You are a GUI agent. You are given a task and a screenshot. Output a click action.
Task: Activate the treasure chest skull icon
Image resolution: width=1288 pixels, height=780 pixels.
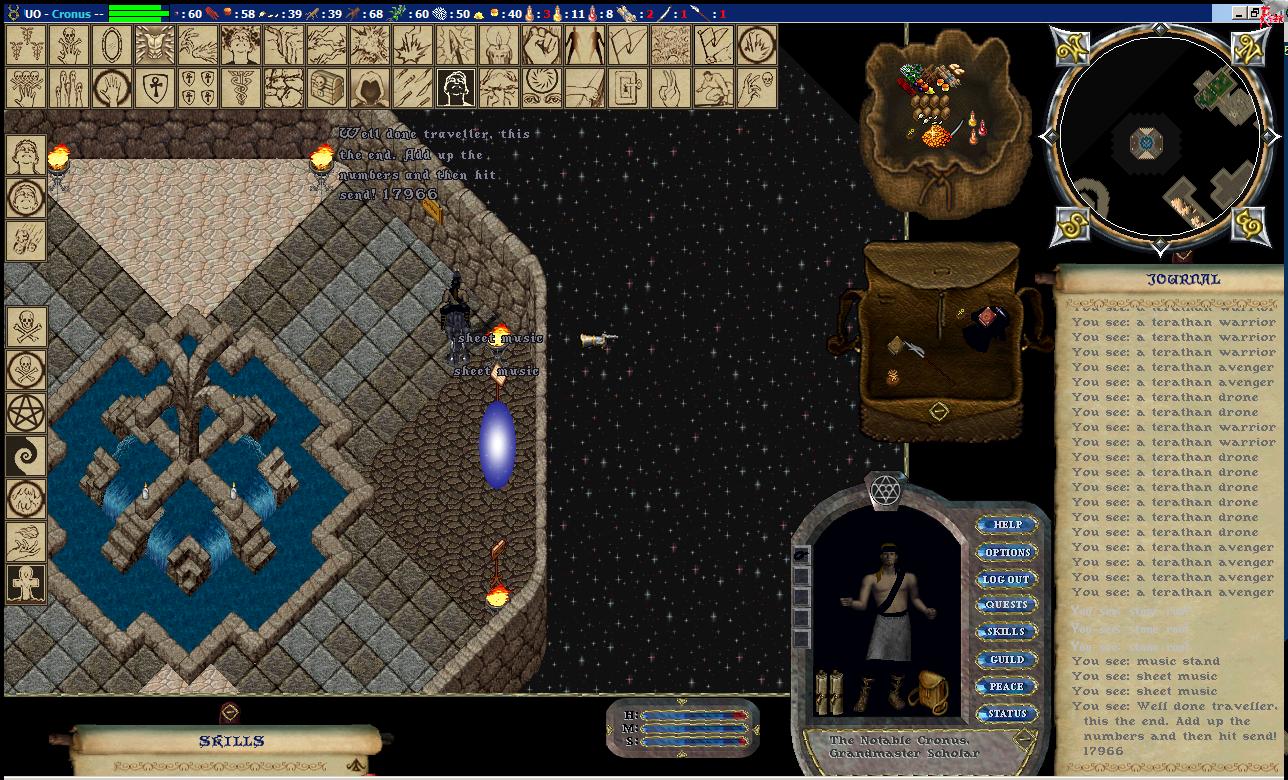click(x=327, y=88)
